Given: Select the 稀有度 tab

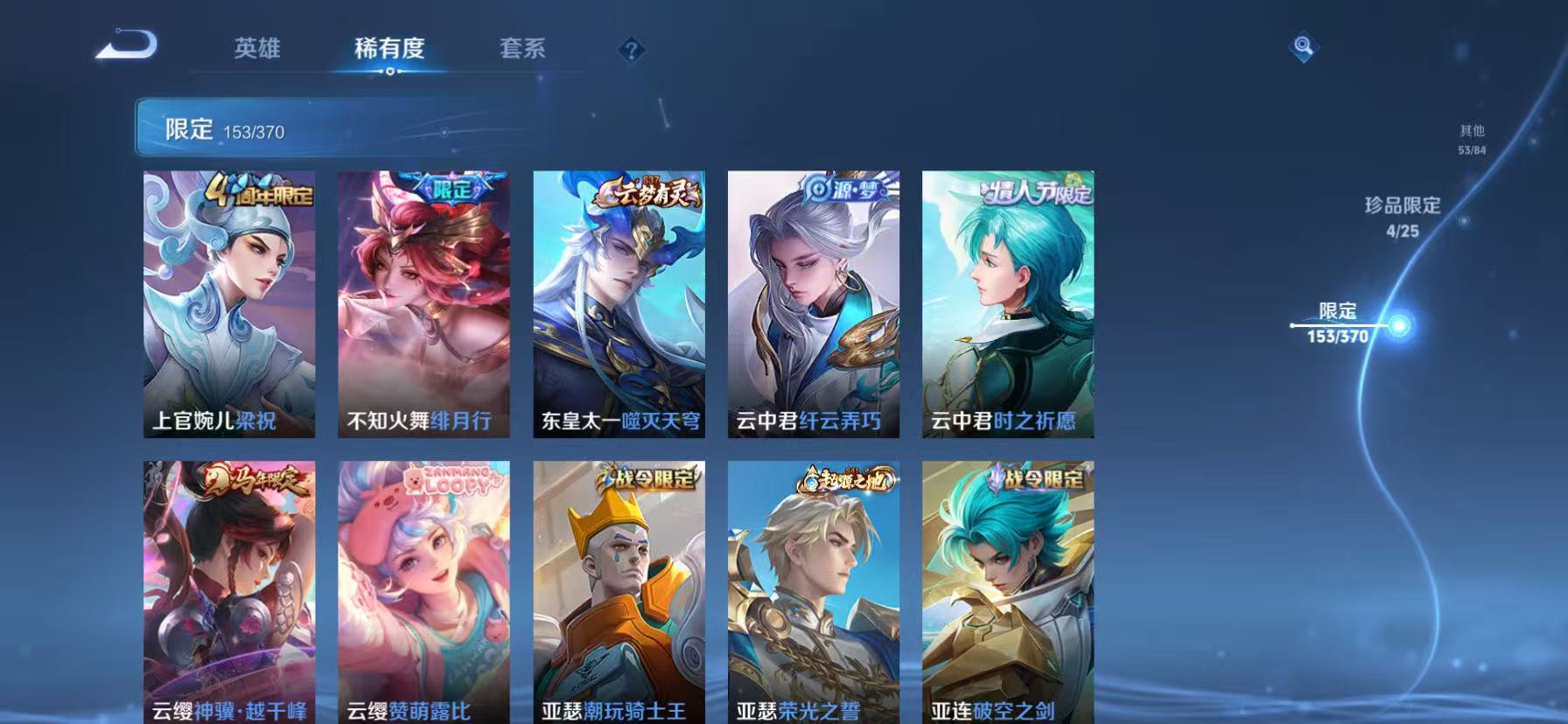Looking at the screenshot, I should 390,50.
